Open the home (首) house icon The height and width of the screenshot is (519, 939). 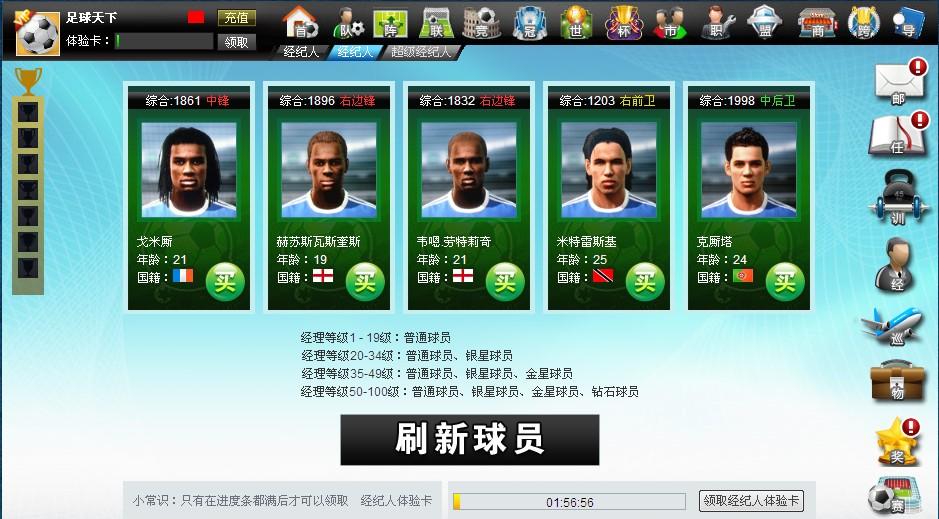click(x=297, y=21)
